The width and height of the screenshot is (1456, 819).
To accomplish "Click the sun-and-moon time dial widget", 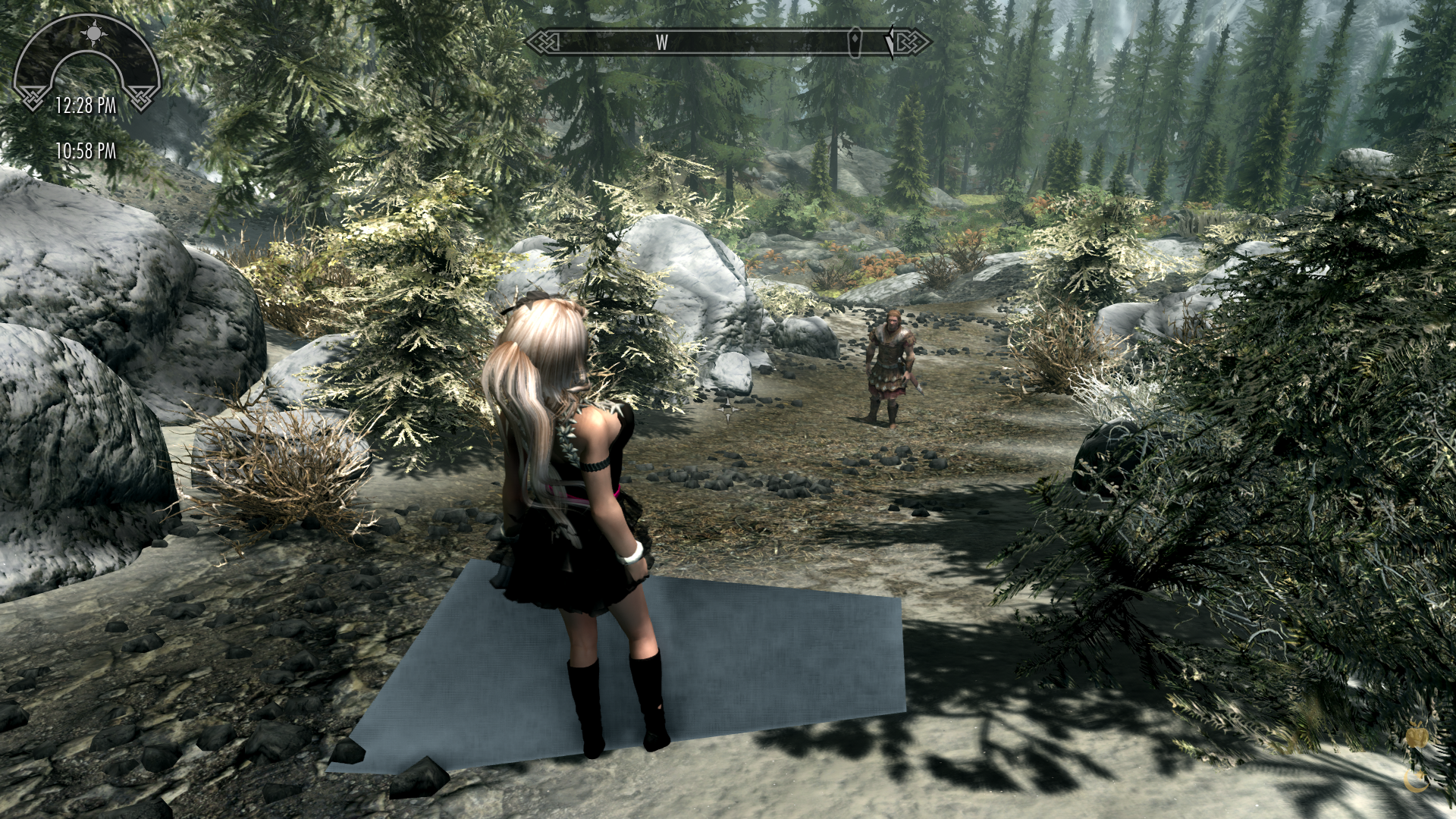I will coord(87,62).
